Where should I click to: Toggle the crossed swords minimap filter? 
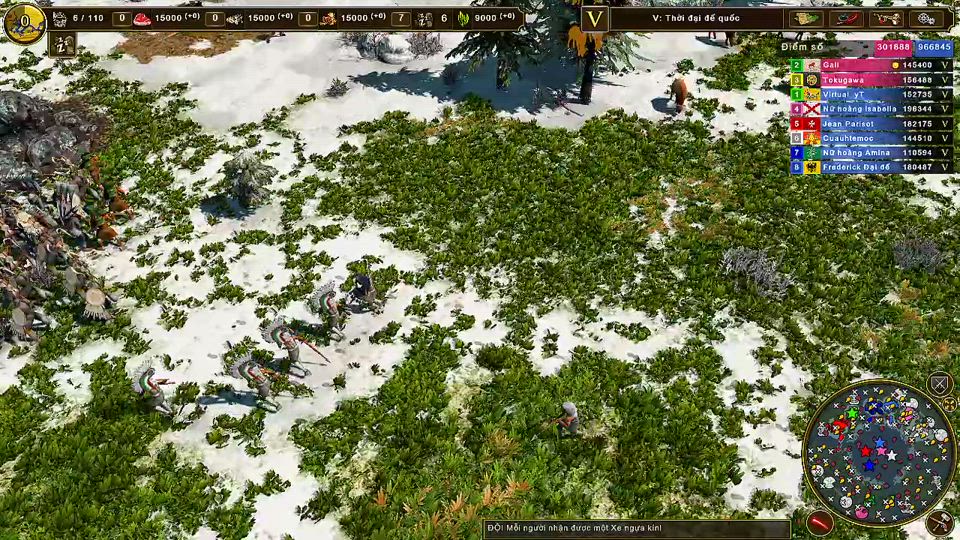tap(939, 383)
